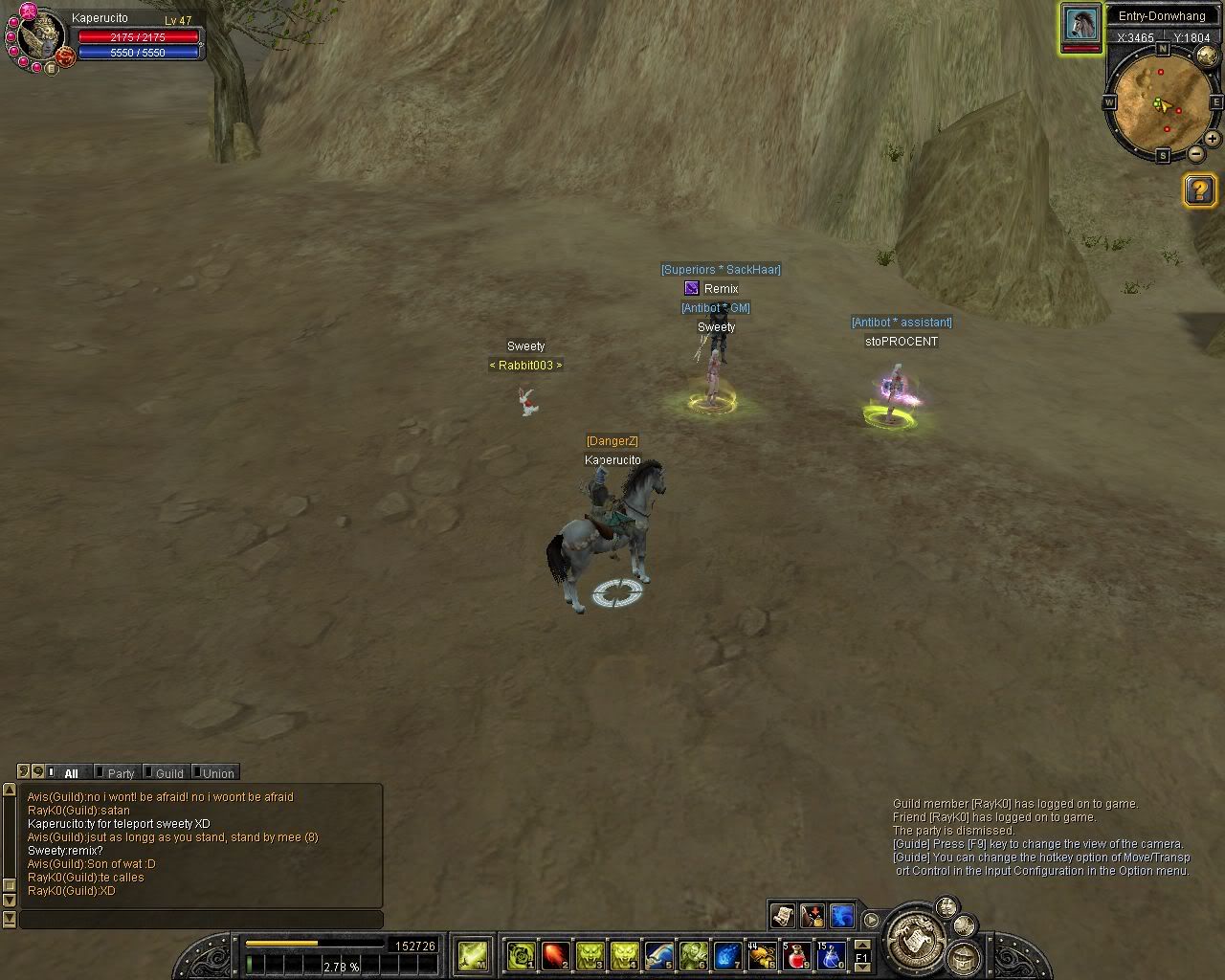Activate the blue flame skill in slot 7
The width and height of the screenshot is (1225, 980).
coord(727,955)
